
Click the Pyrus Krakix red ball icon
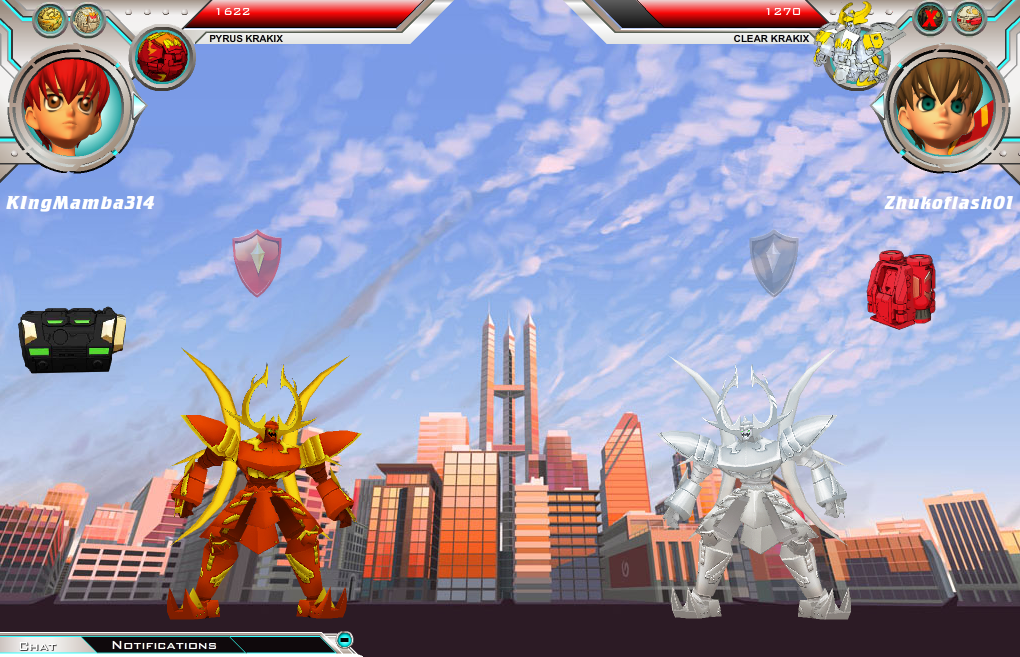pyautogui.click(x=162, y=56)
